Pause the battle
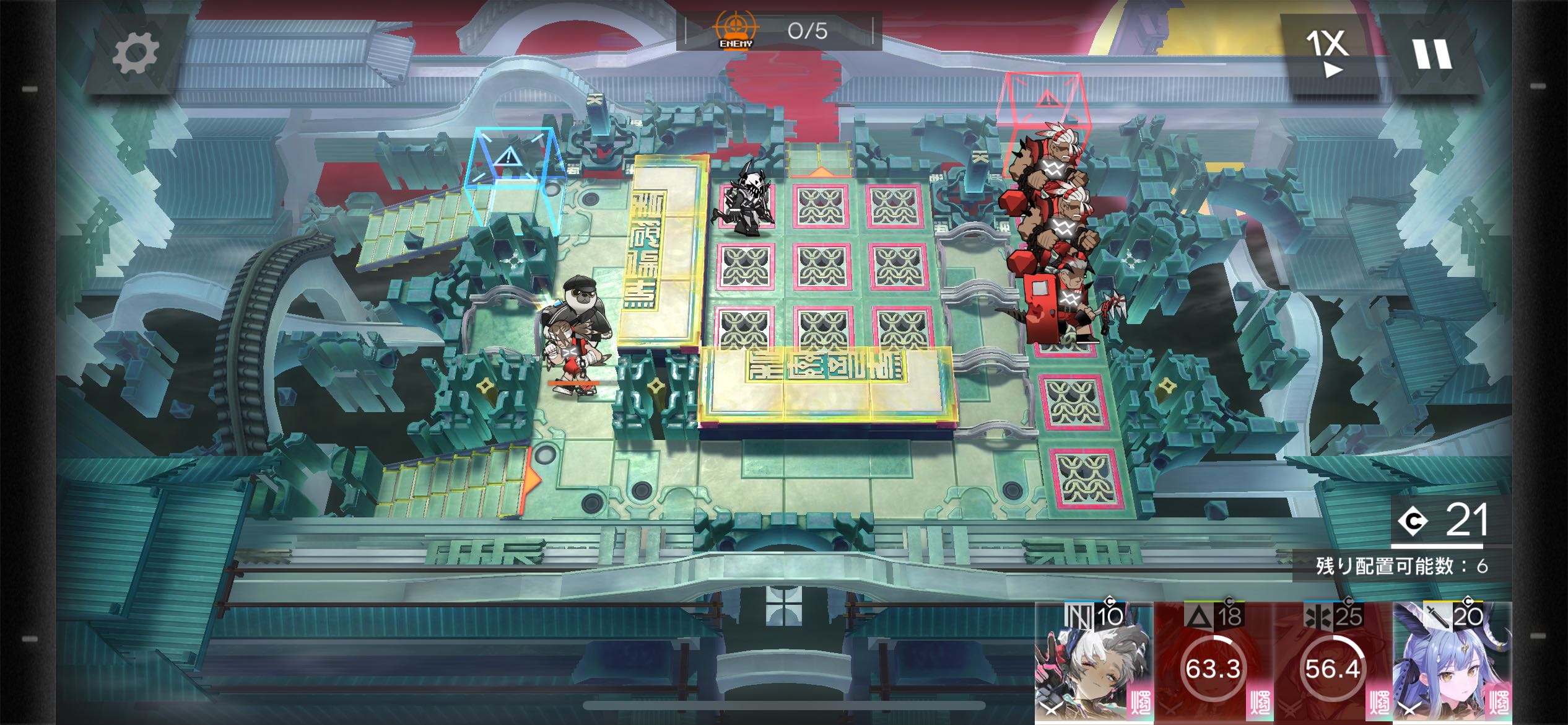 [1433, 55]
